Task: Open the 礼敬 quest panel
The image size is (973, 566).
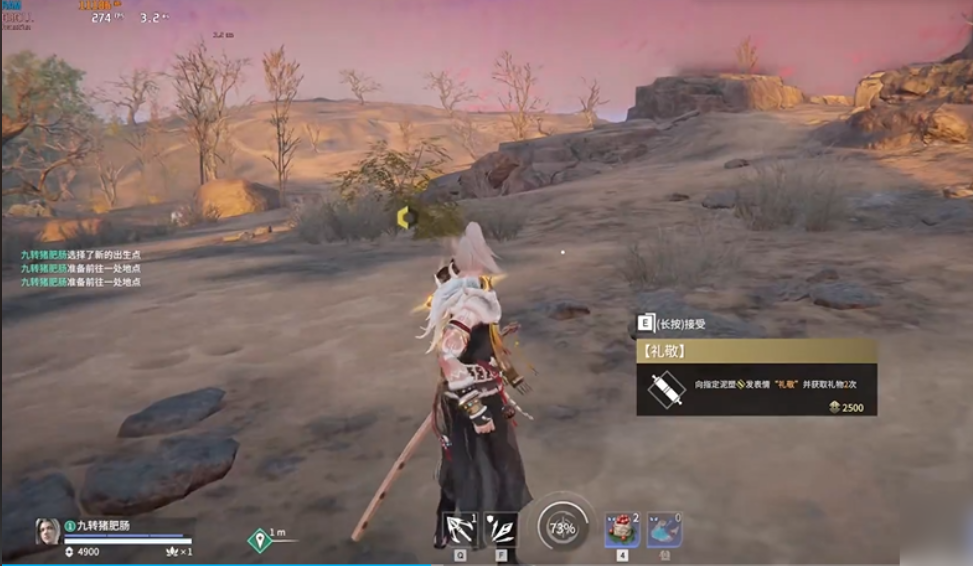Action: click(756, 352)
